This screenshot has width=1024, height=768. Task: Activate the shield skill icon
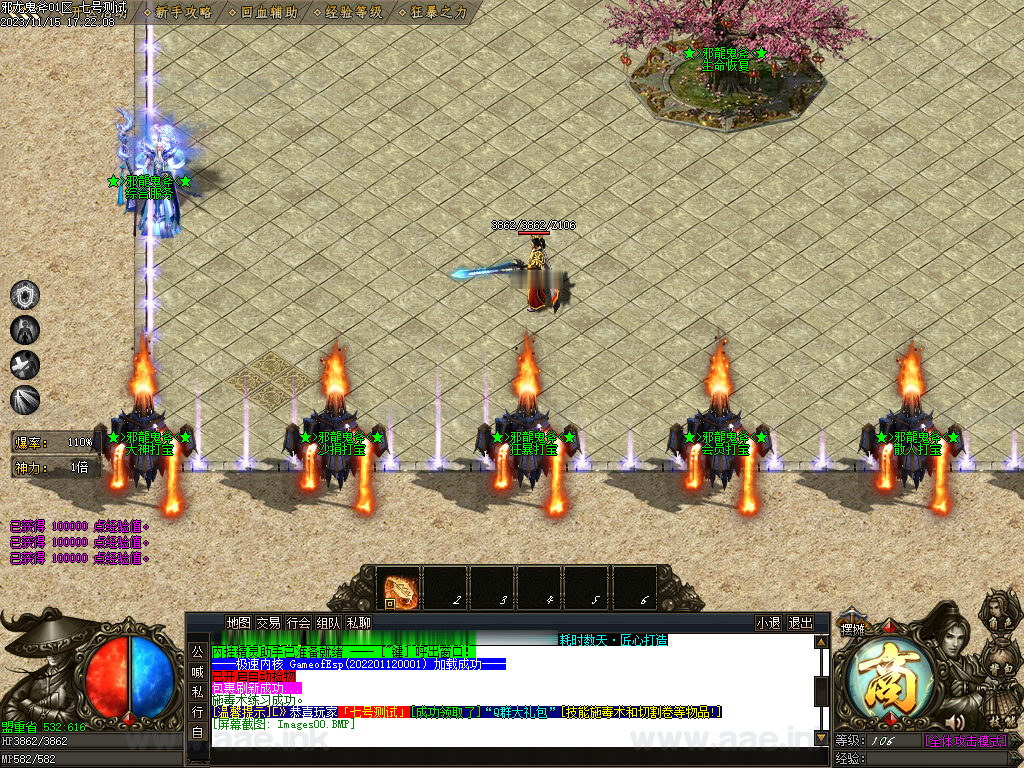pyautogui.click(x=25, y=295)
